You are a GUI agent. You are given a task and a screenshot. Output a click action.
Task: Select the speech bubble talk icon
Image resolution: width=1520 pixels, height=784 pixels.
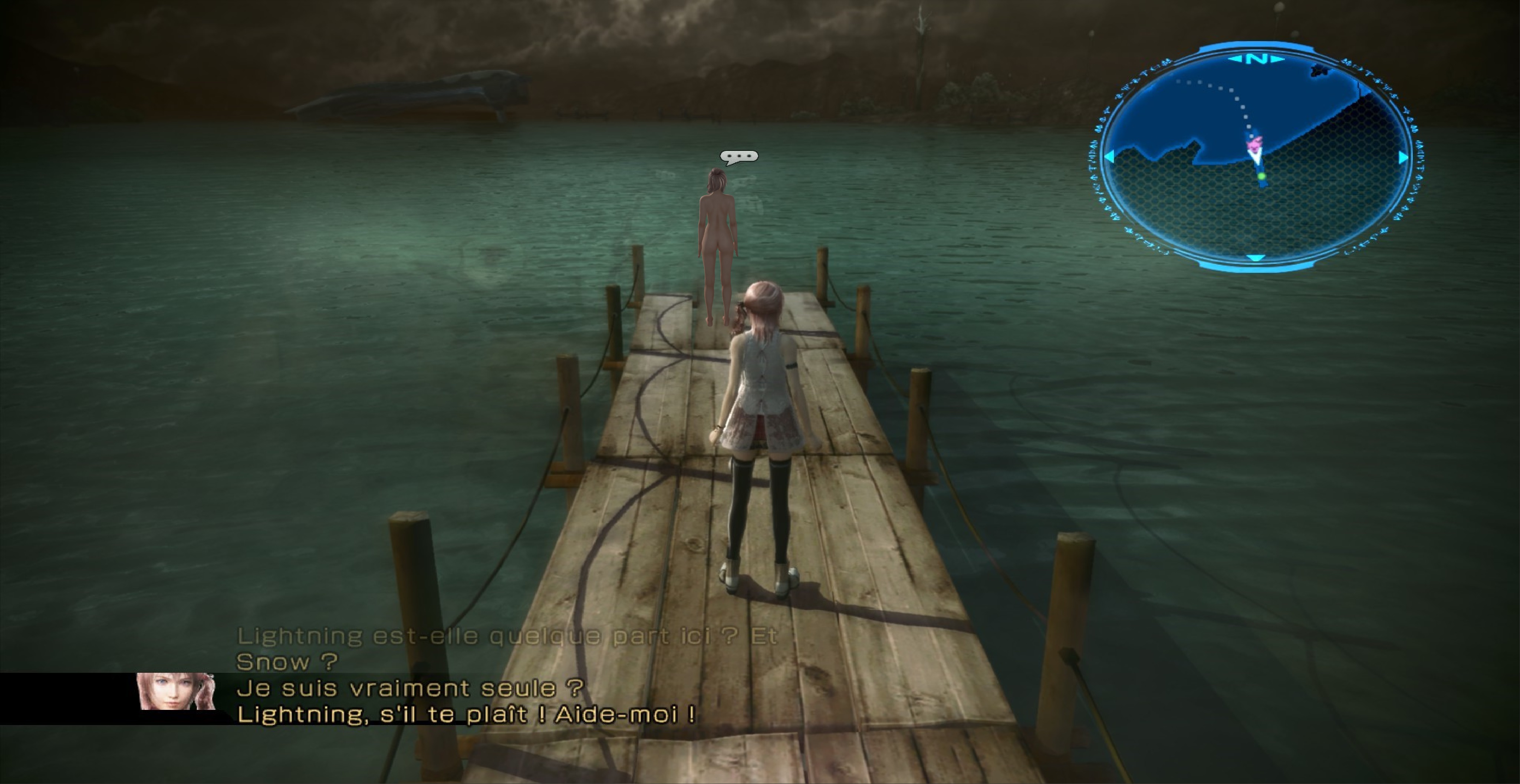coord(738,157)
